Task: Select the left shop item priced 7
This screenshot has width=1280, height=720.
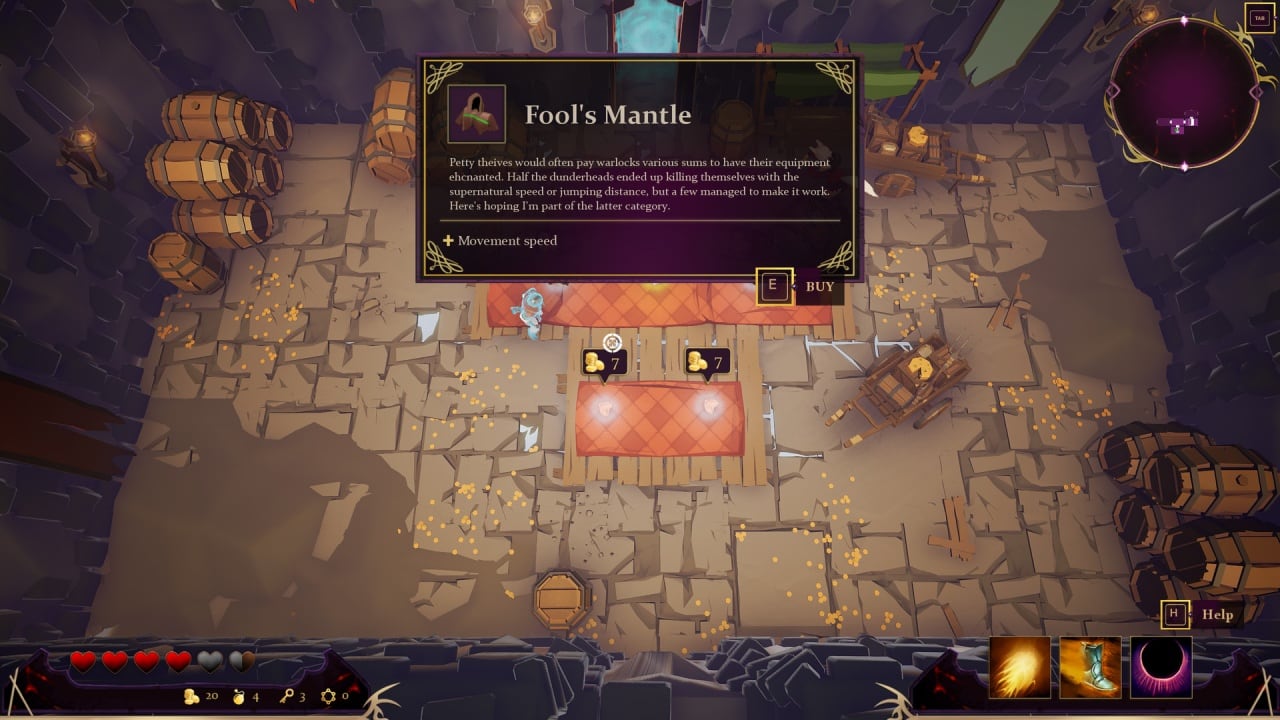Action: pyautogui.click(x=604, y=405)
